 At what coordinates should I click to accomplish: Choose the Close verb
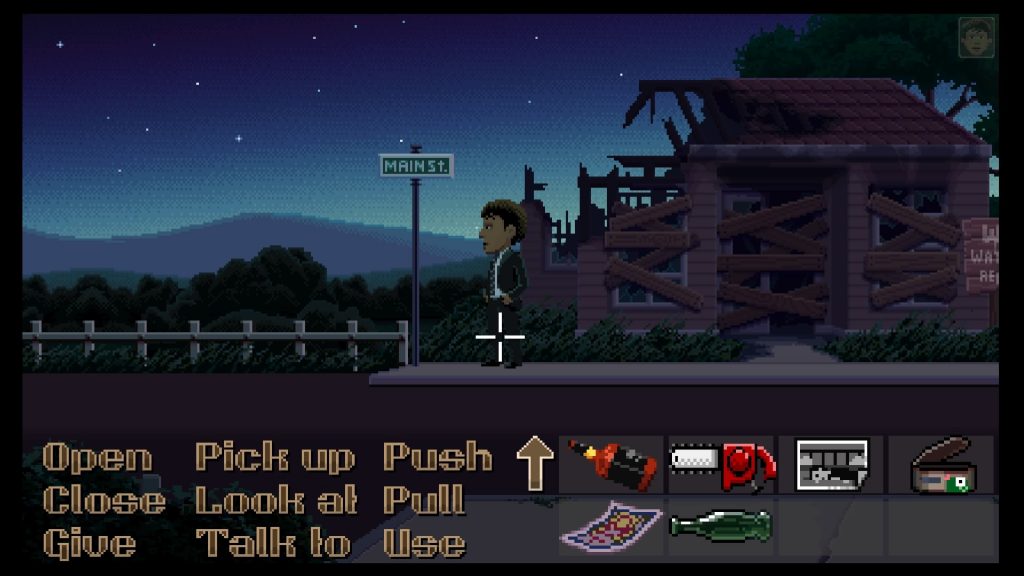[x=104, y=500]
